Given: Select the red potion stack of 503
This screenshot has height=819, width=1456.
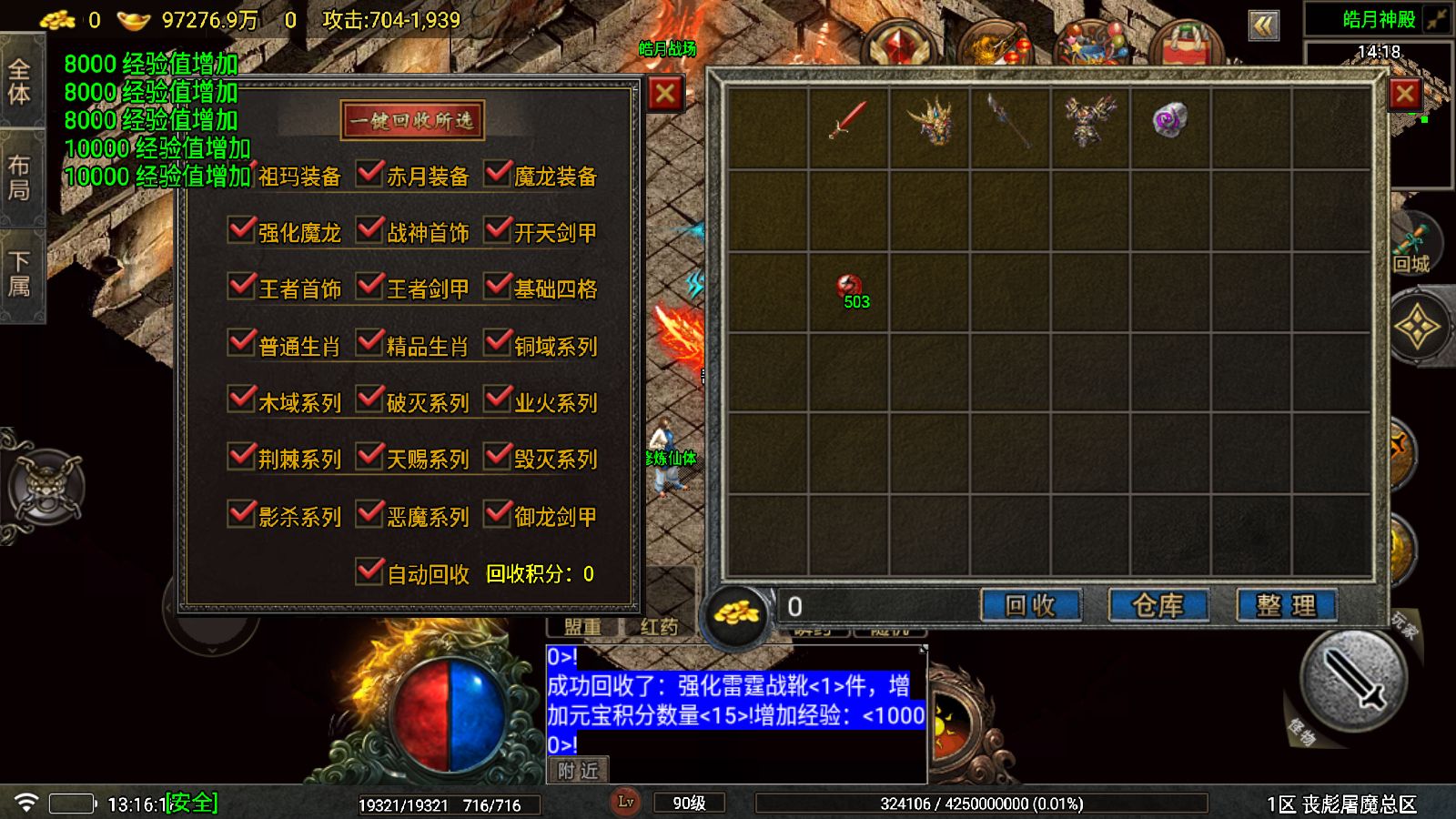Looking at the screenshot, I should pyautogui.click(x=850, y=289).
